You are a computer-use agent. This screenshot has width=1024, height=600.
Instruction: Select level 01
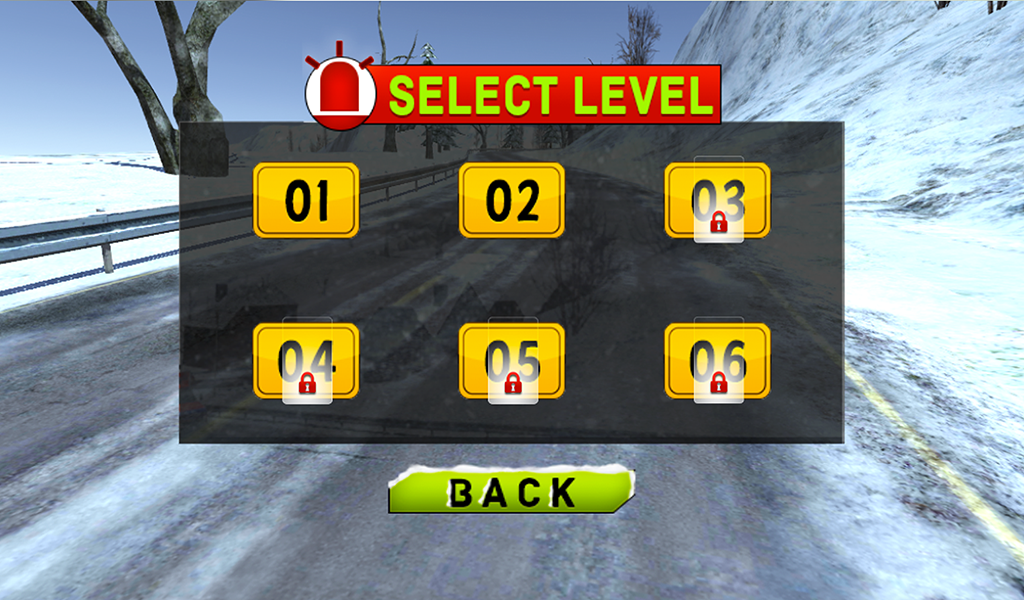306,200
